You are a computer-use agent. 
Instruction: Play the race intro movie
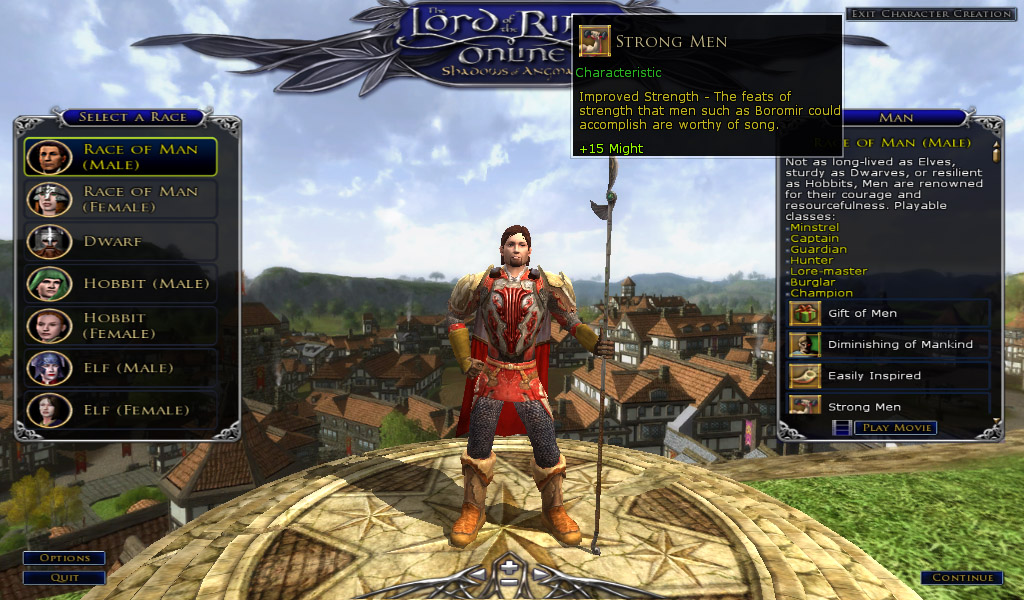(895, 428)
